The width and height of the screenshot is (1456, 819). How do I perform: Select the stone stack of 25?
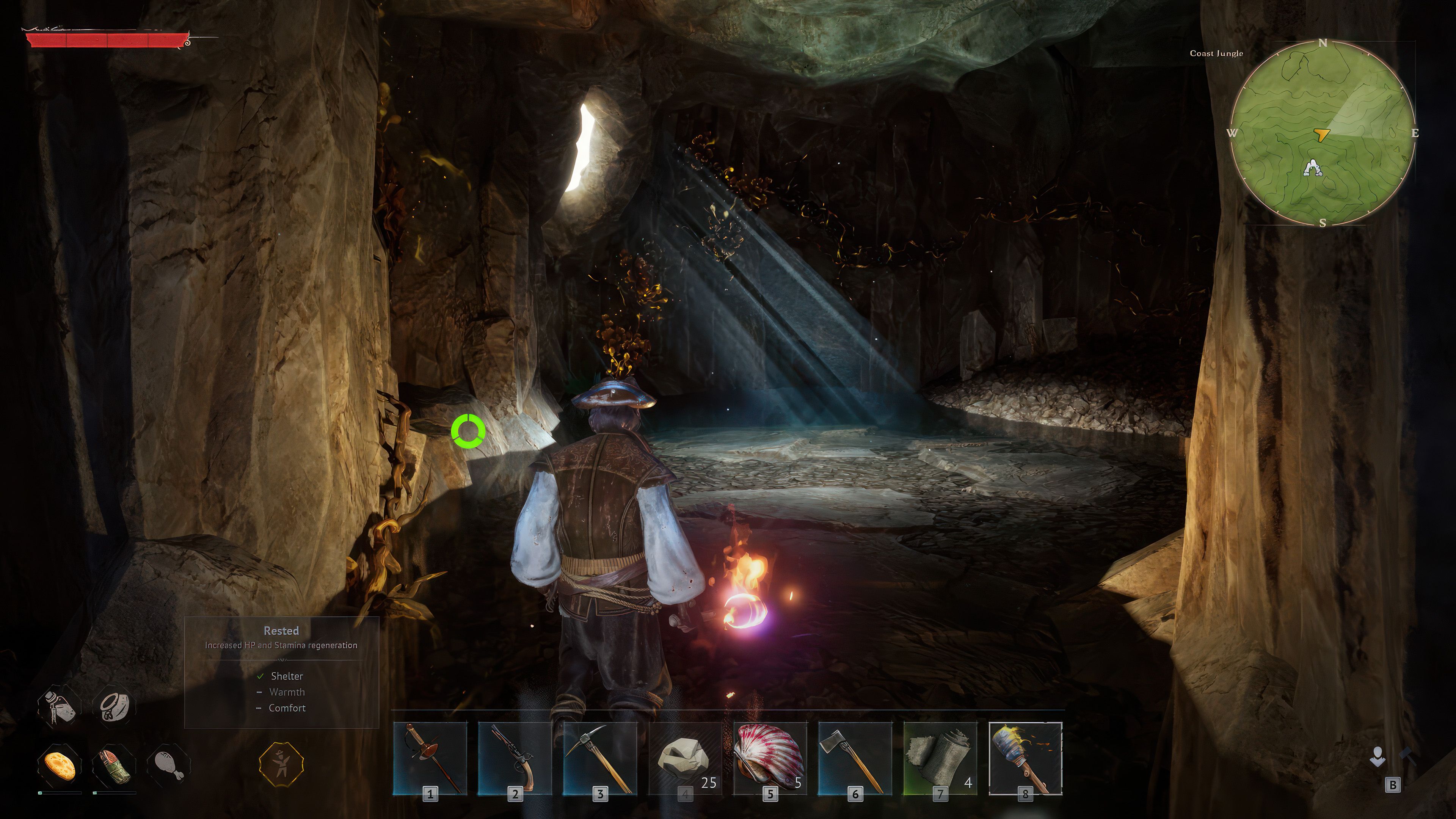click(x=685, y=758)
